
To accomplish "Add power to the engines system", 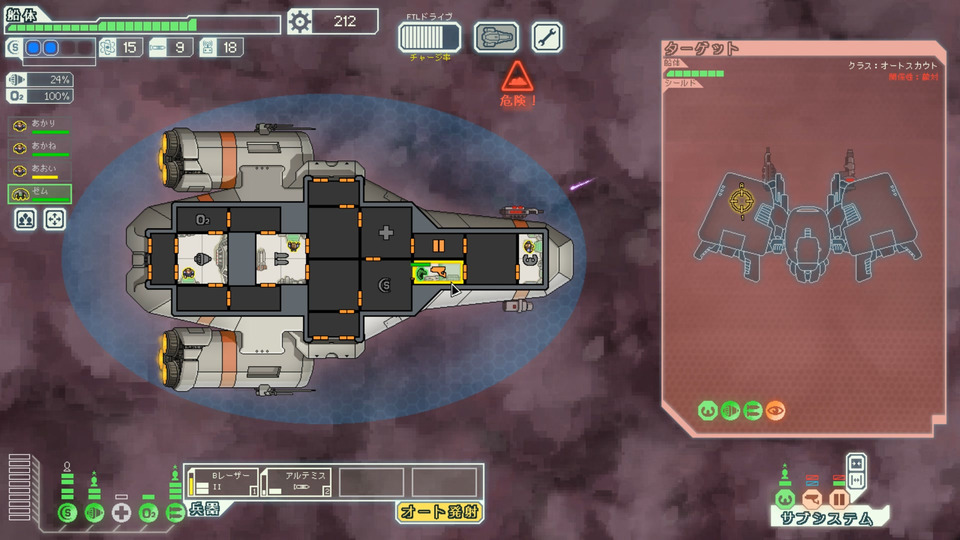I will point(95,513).
